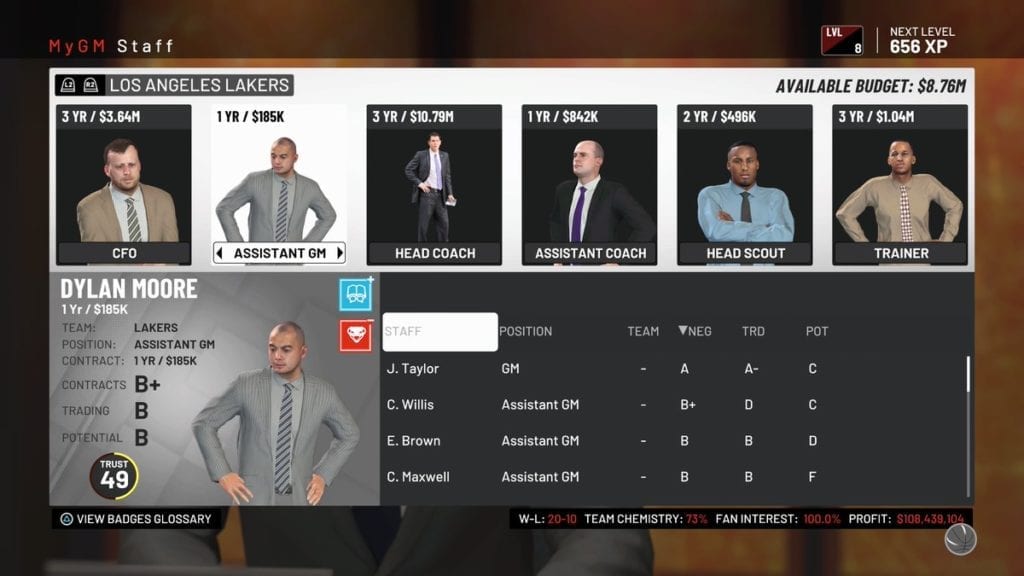1024x576 pixels.
Task: Sort staff by POT column
Action: (817, 331)
